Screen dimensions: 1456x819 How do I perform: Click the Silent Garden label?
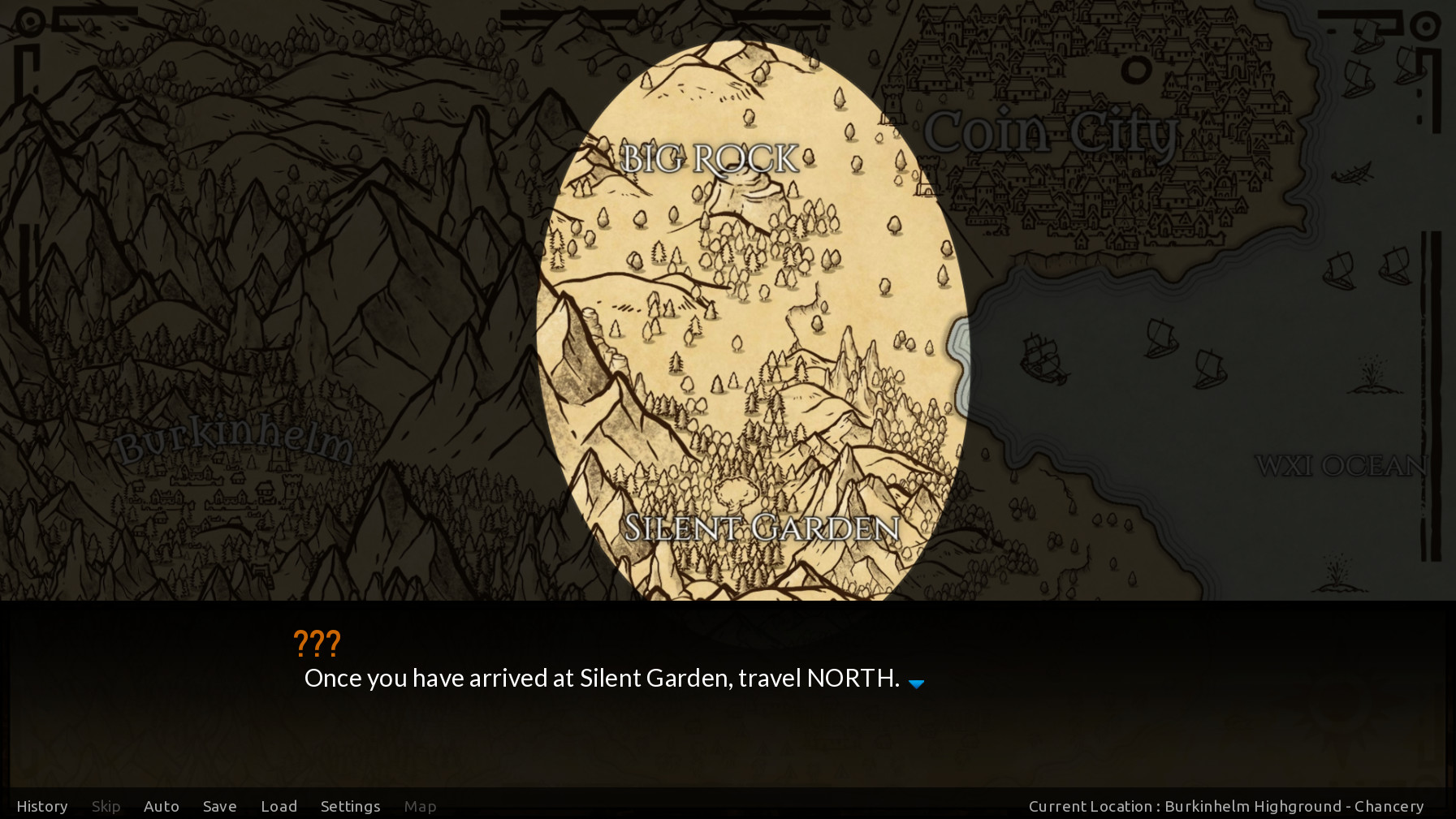point(762,528)
